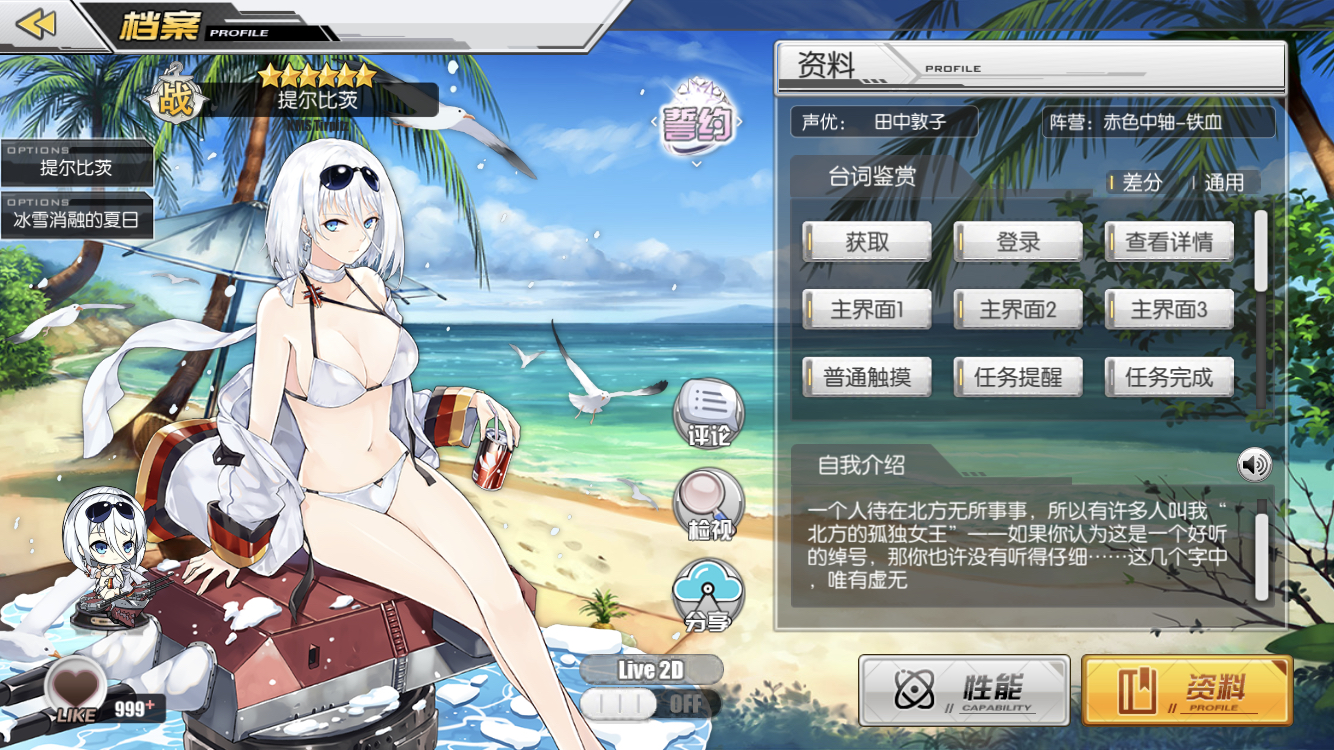1334x750 pixels.
Task: Select the 检视 inspect magnifier icon
Action: 710,505
